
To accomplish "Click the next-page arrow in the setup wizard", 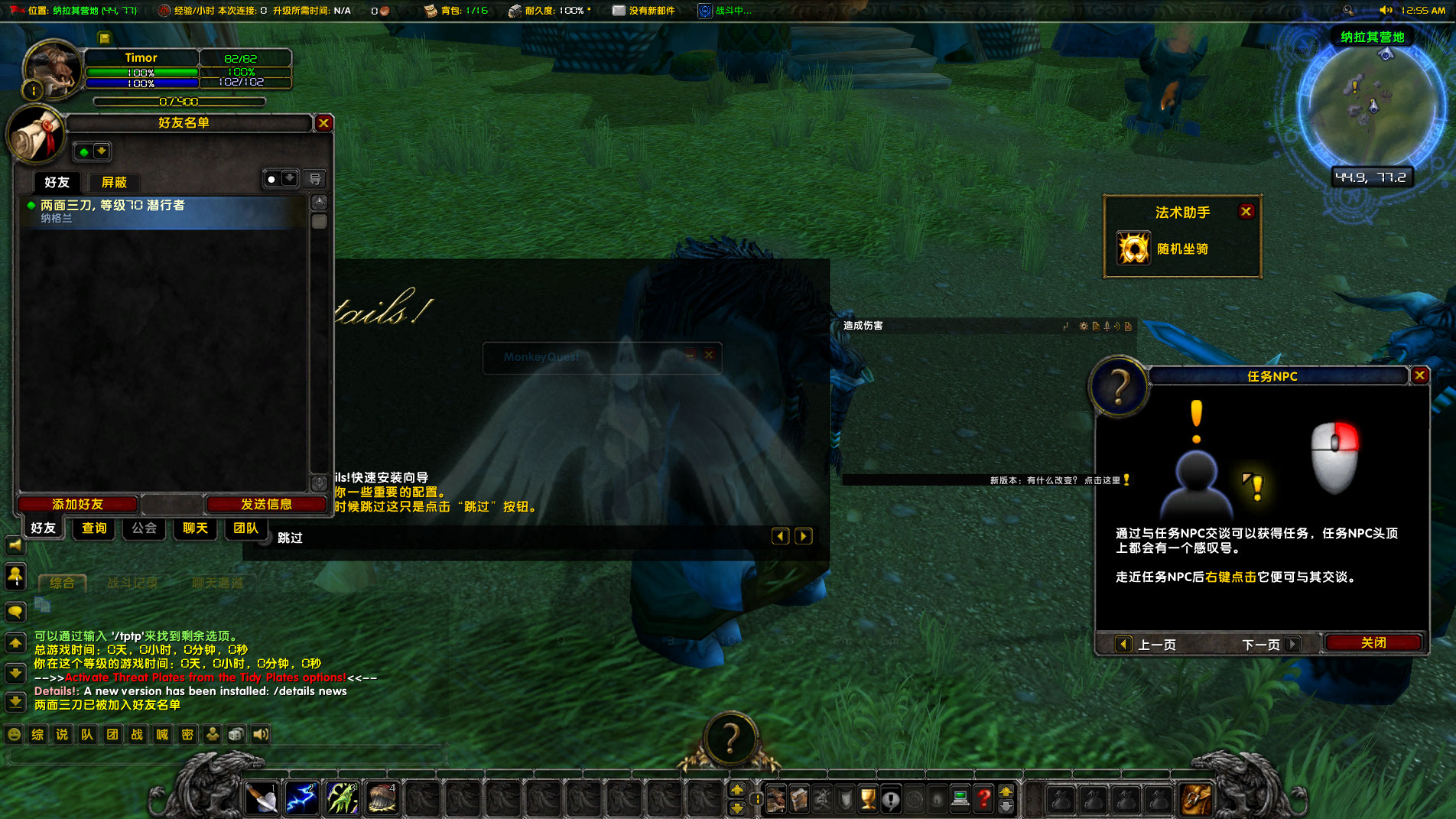I will 803,536.
